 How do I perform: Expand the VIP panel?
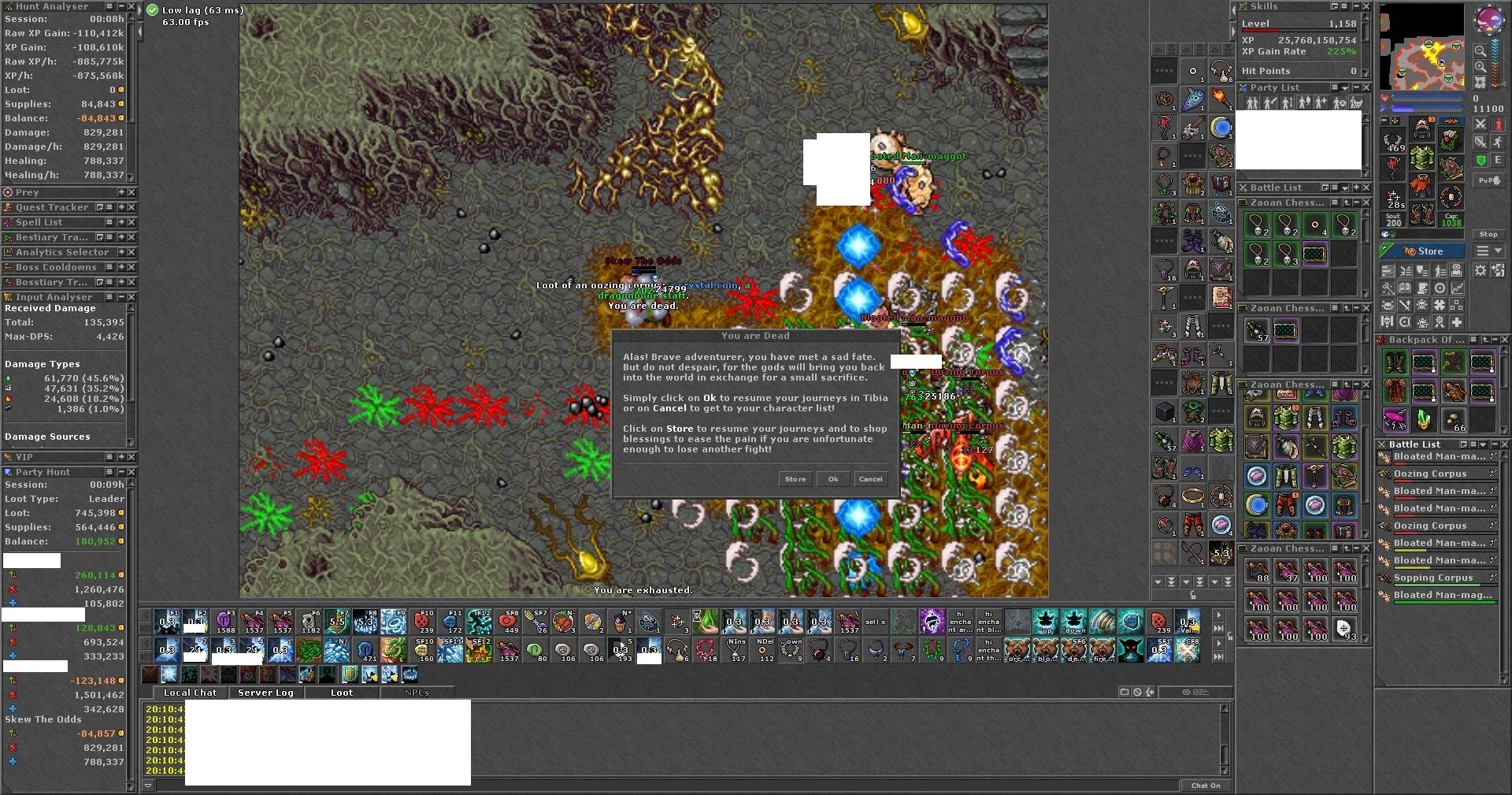pos(121,457)
